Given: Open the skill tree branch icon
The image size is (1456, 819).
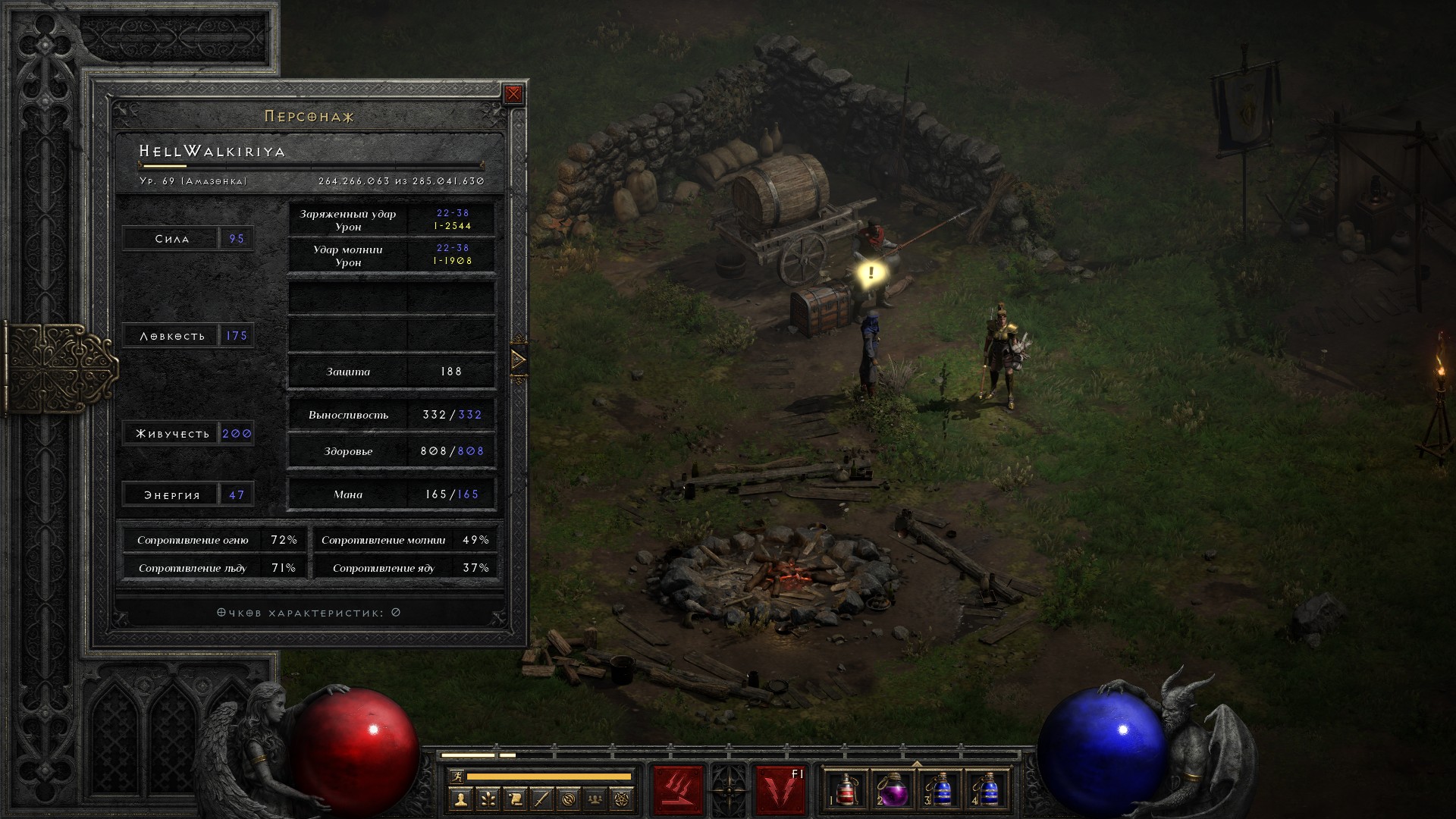Looking at the screenshot, I should coord(488,799).
